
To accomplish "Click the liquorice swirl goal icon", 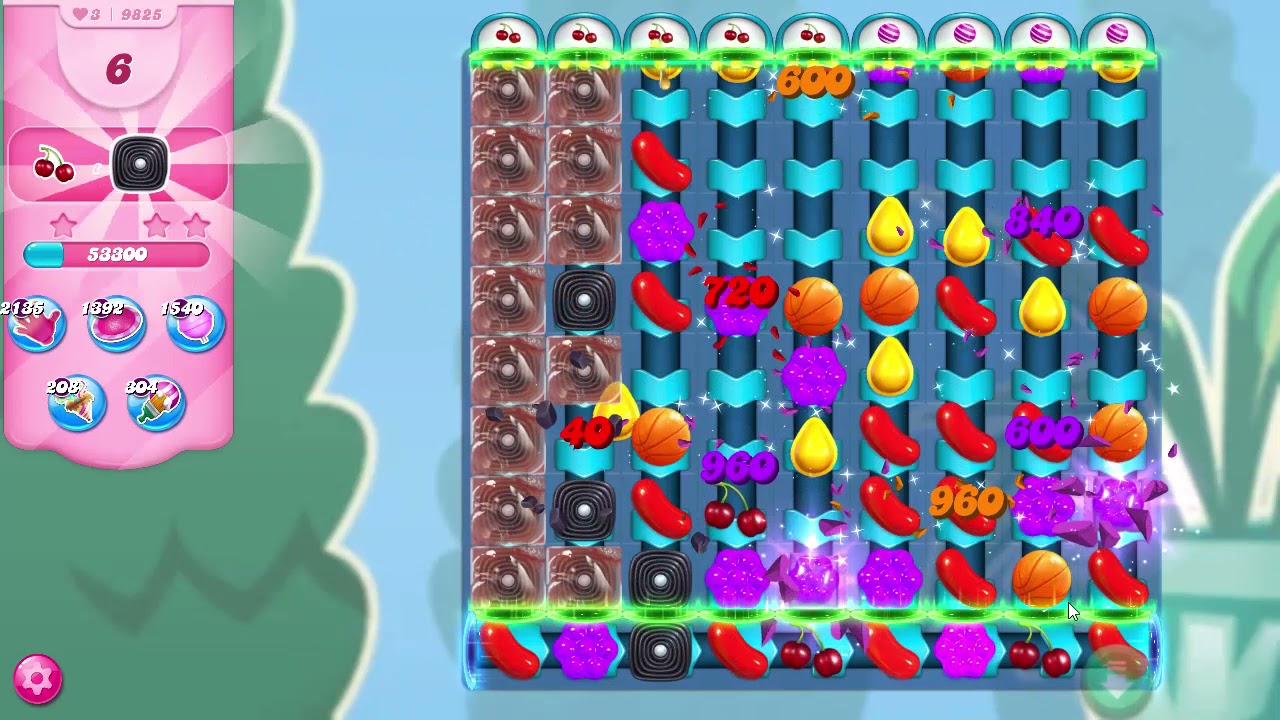I will pos(140,163).
